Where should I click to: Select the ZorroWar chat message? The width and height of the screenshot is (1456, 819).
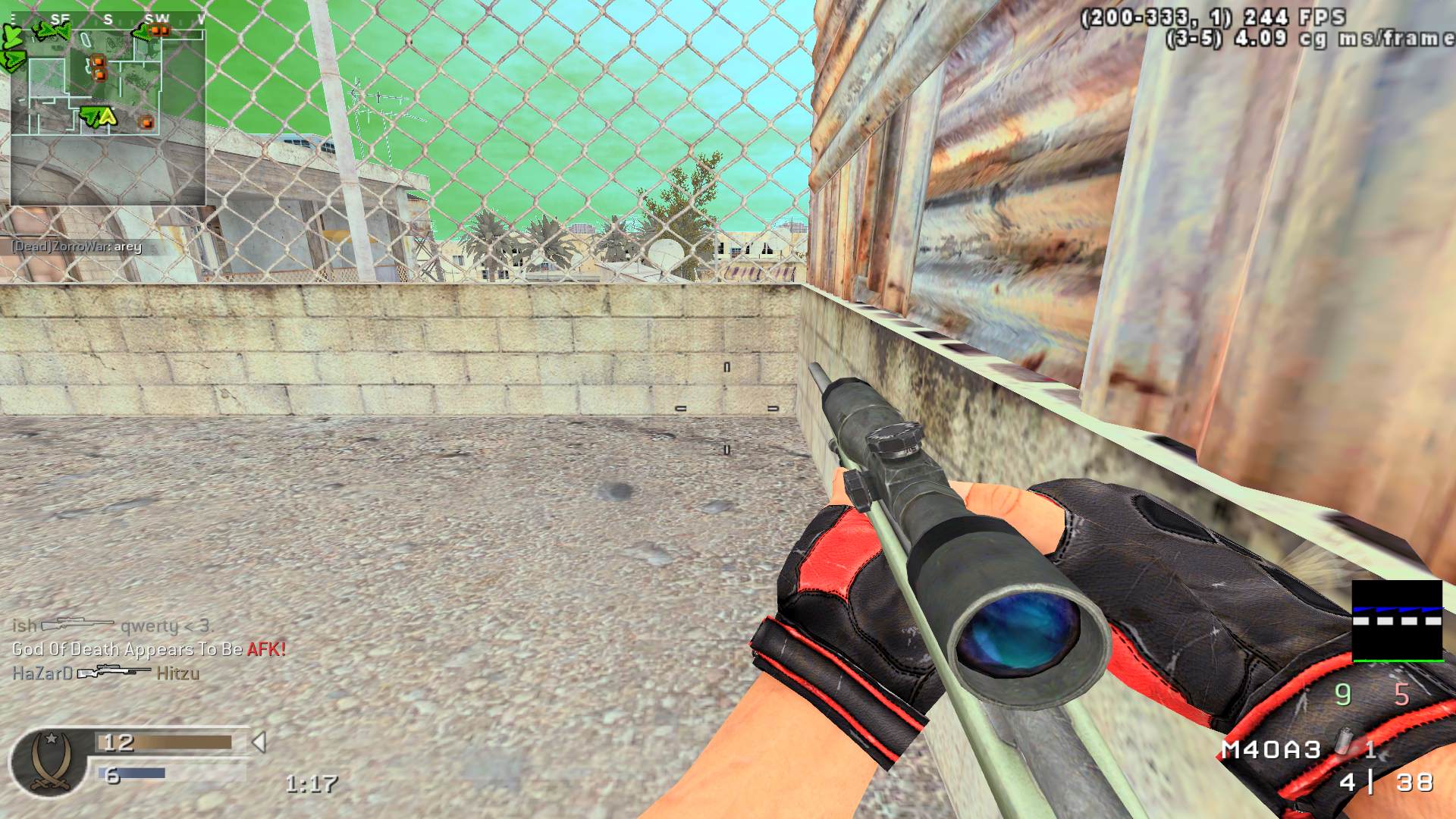click(x=76, y=247)
